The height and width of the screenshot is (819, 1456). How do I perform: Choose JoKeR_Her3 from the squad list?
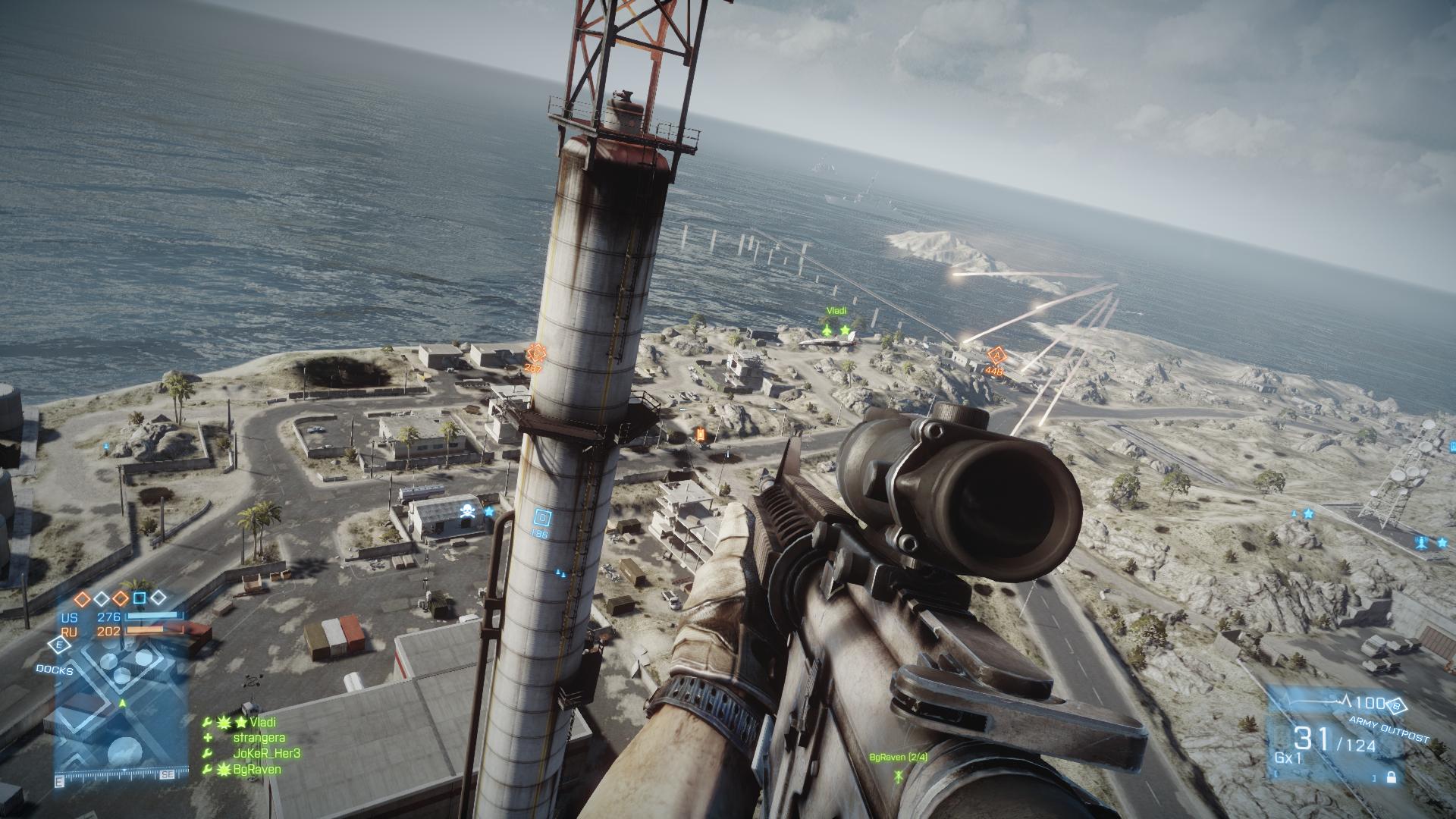pos(266,754)
